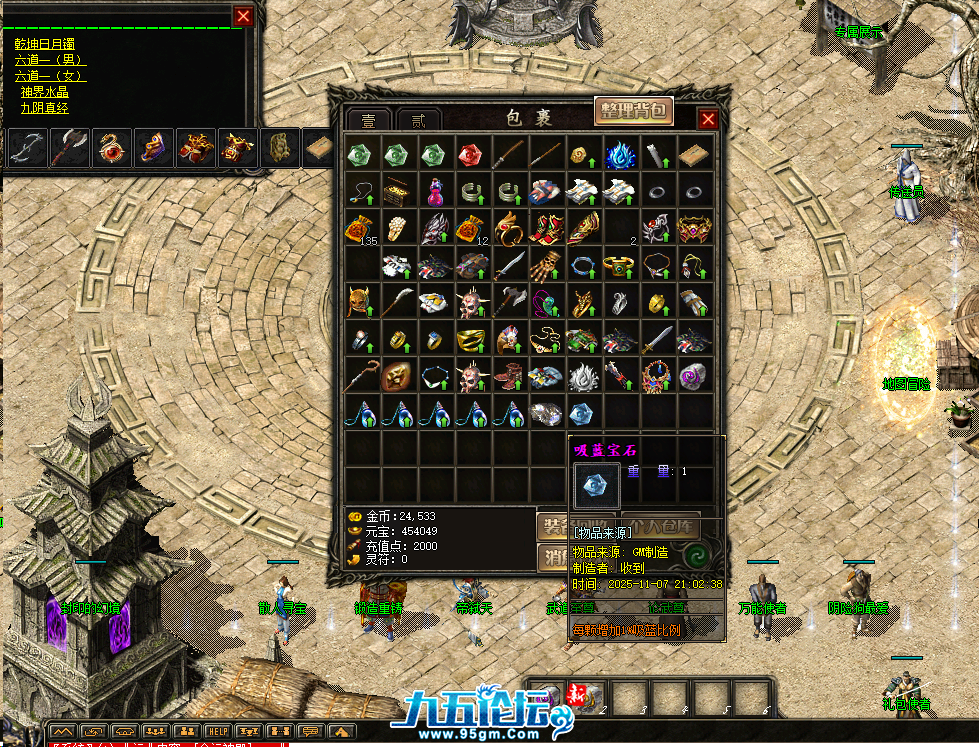This screenshot has width=979, height=747.
Task: Open the 乾坤日月镯 link
Action: [44, 44]
